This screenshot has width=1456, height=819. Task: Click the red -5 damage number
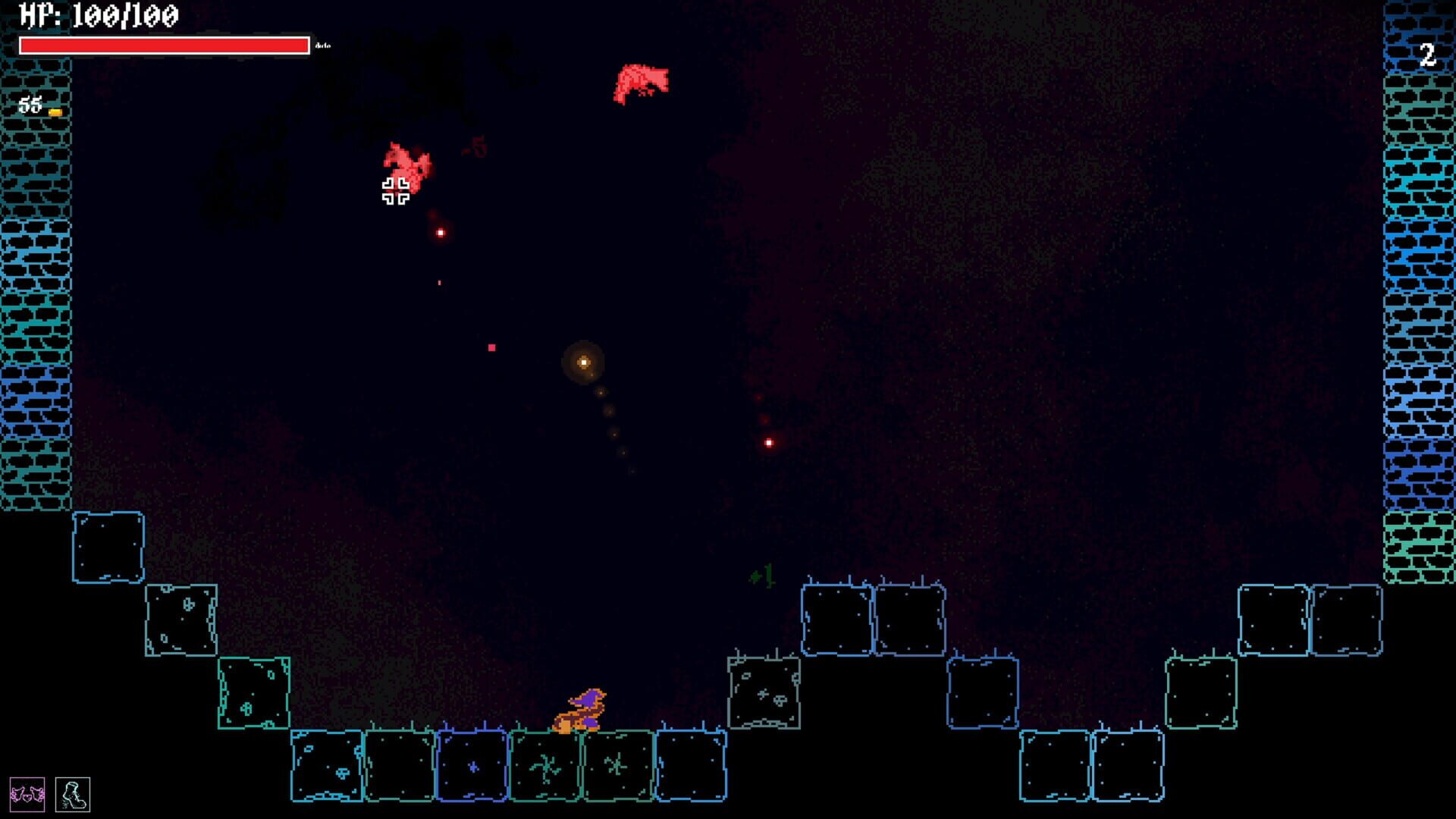476,146
